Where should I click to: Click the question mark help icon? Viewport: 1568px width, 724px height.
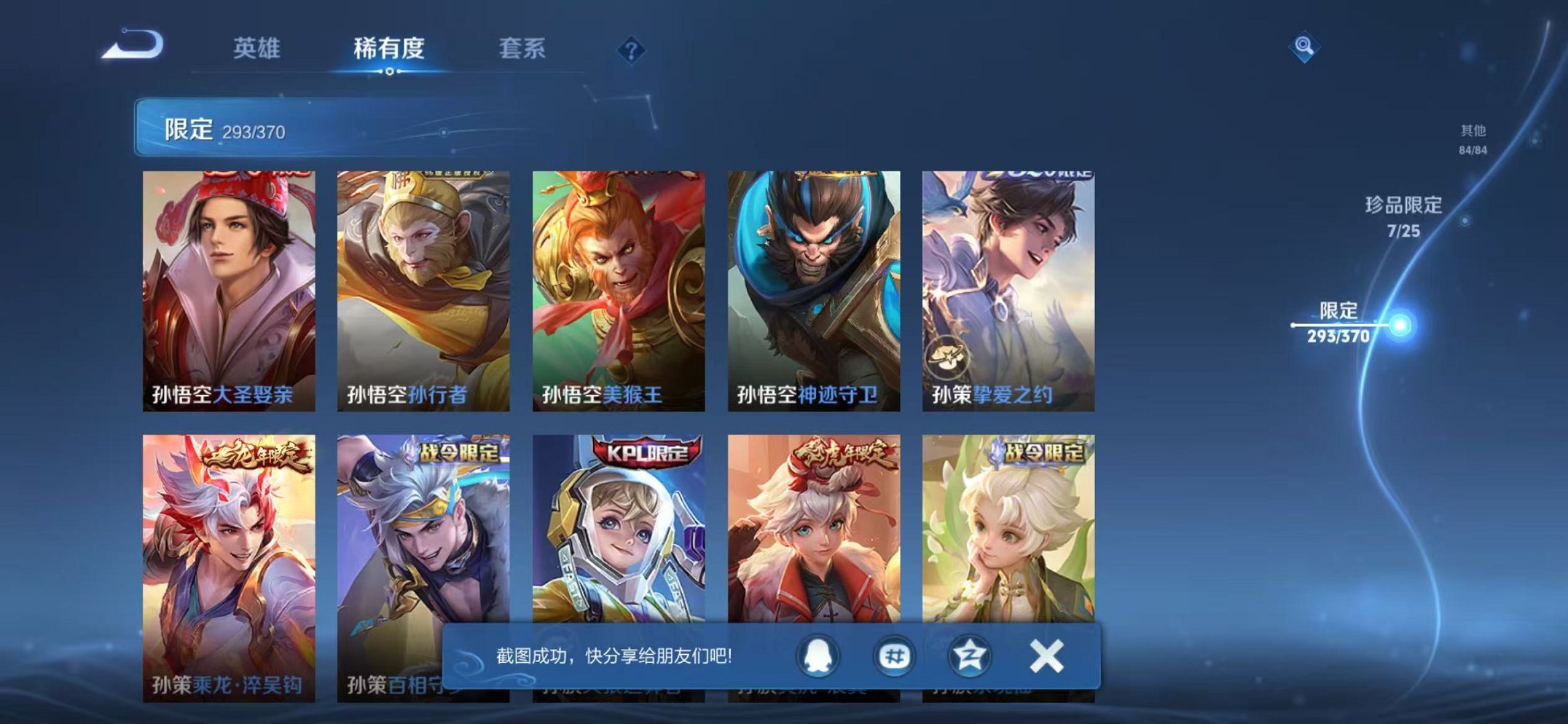(x=631, y=50)
